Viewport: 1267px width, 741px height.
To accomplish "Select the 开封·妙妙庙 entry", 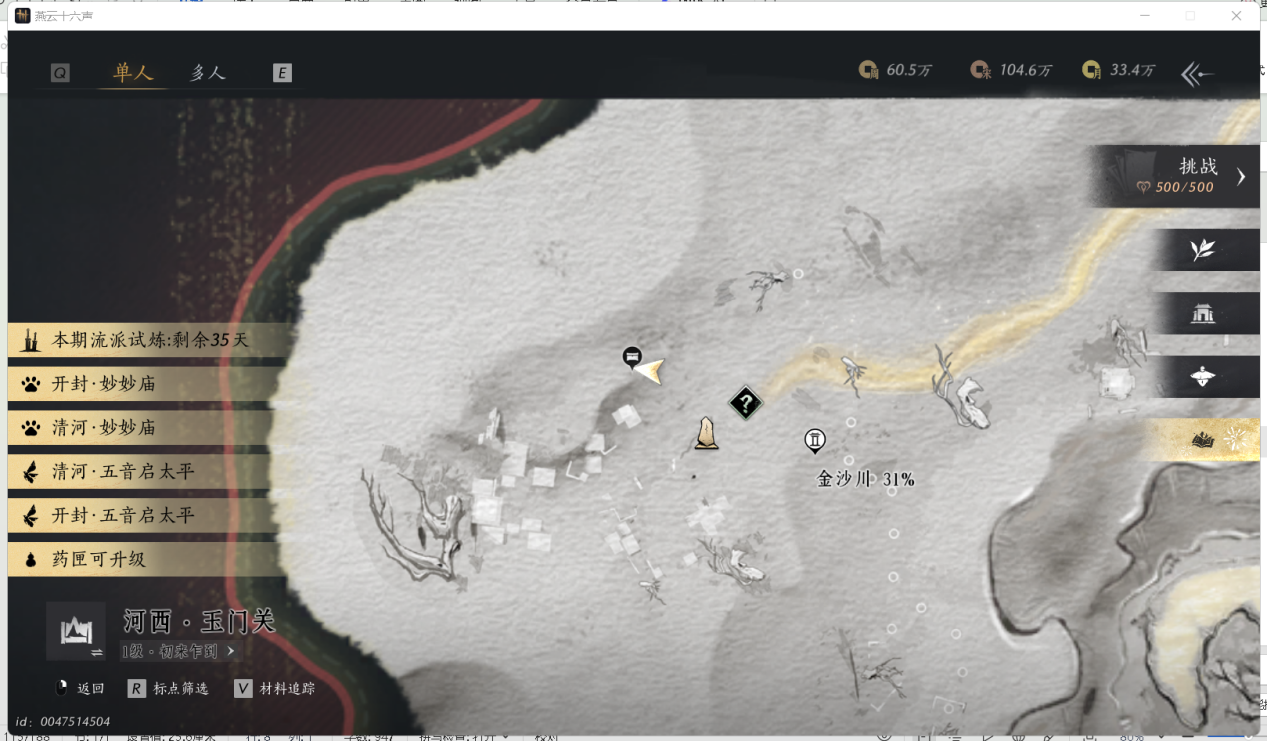I will [x=140, y=384].
